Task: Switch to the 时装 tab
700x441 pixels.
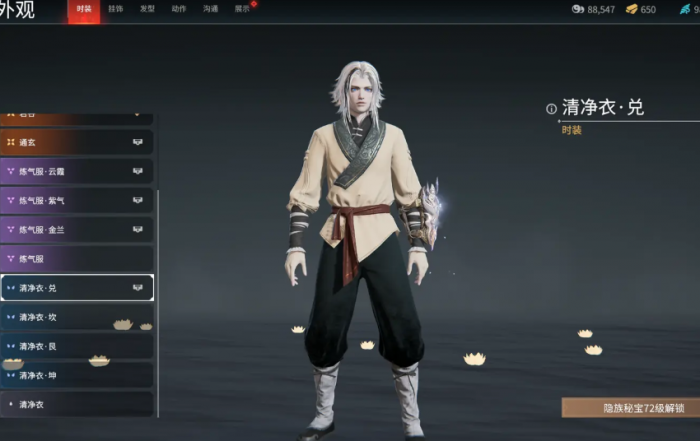Action: click(84, 9)
